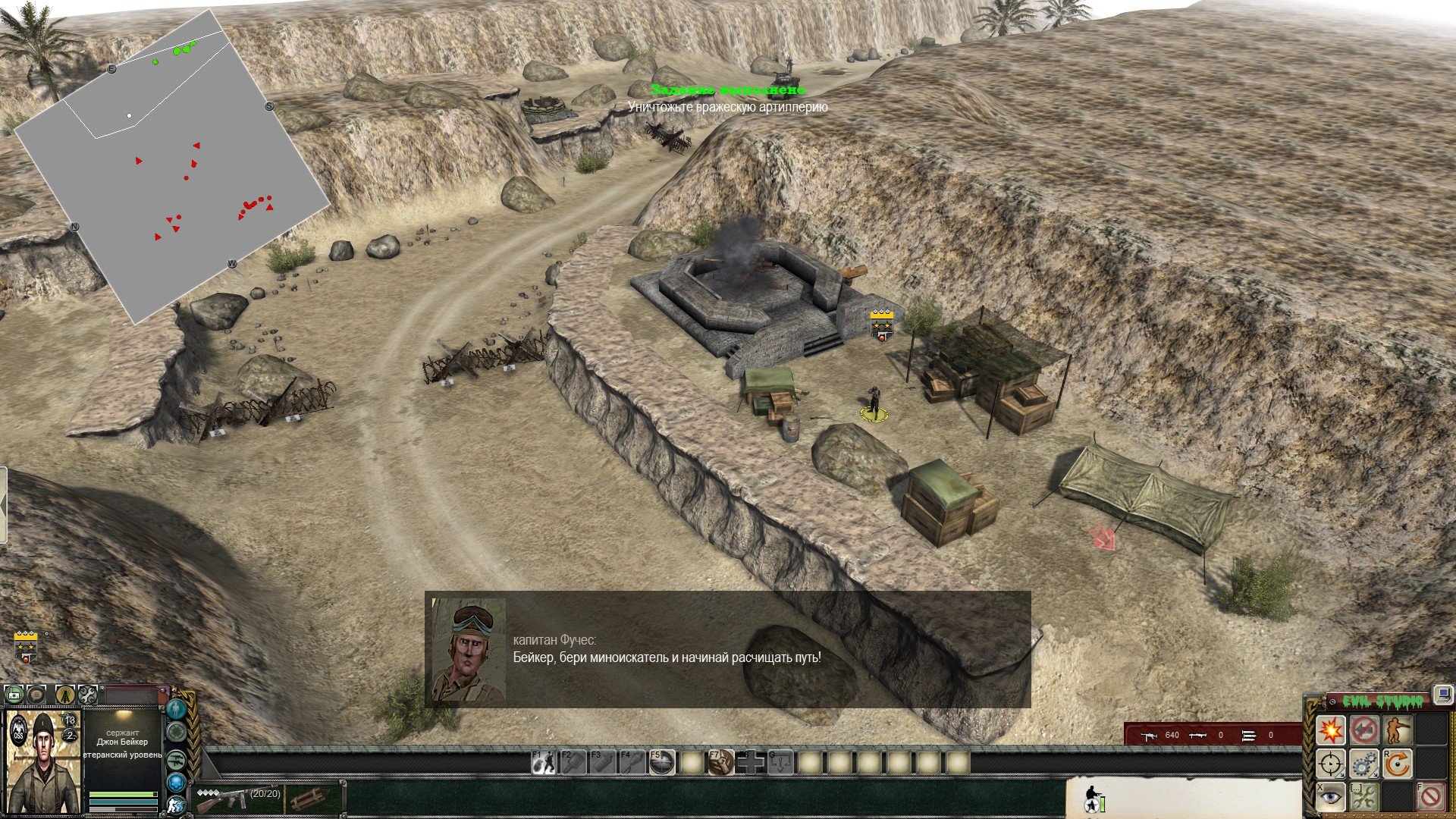Viewport: 1456px width, 819px height.
Task: Select the soldier unit icon with star
Action: point(1093,796)
